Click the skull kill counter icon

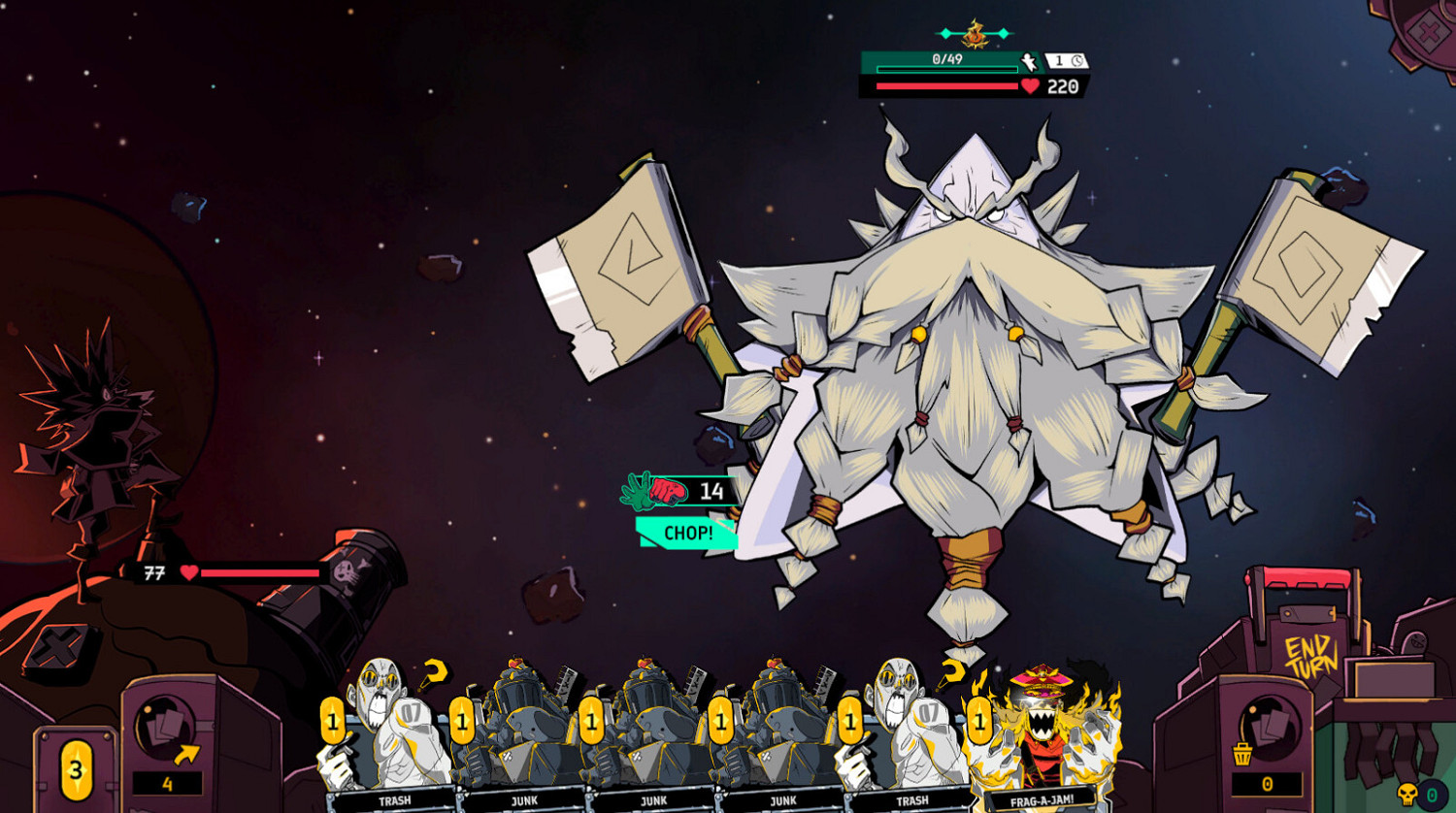click(1407, 793)
